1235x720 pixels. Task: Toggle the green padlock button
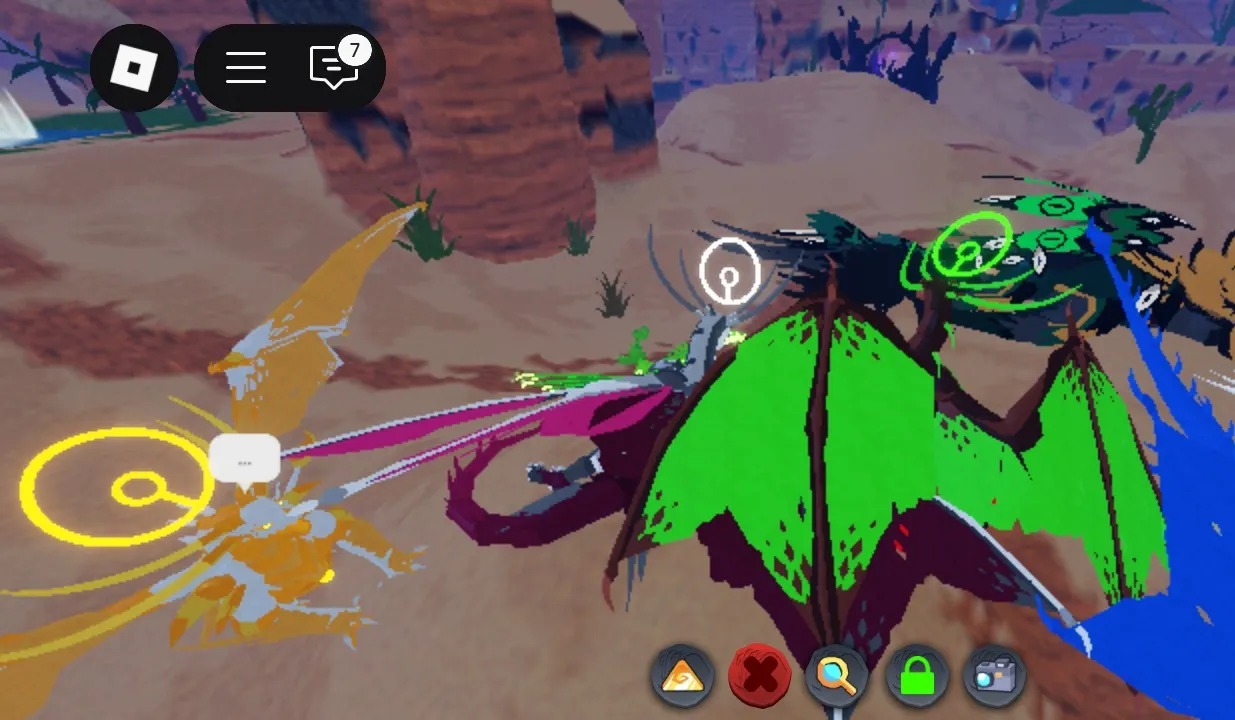(x=917, y=677)
